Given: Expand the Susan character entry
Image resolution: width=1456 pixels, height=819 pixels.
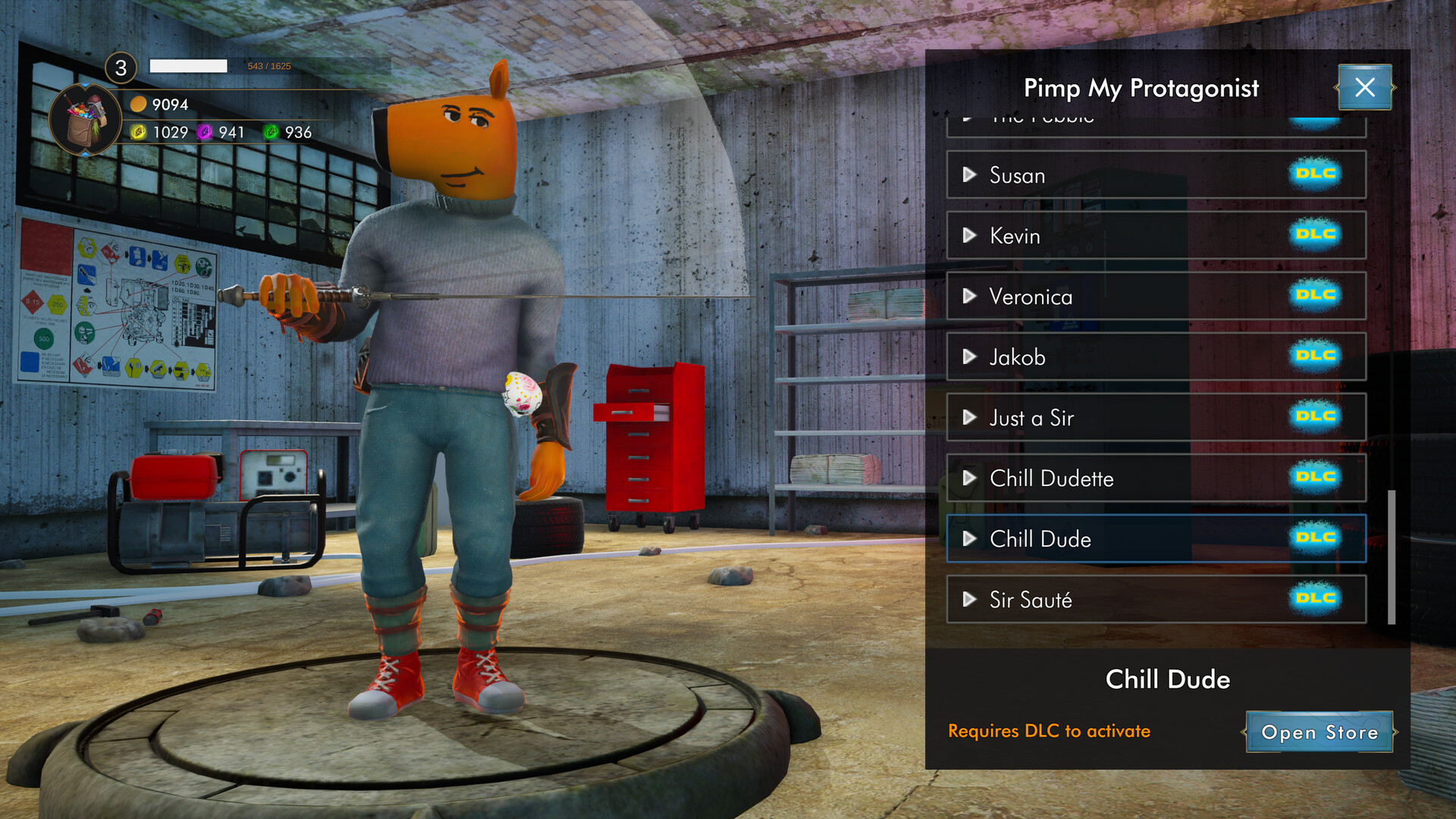Looking at the screenshot, I should (x=969, y=174).
